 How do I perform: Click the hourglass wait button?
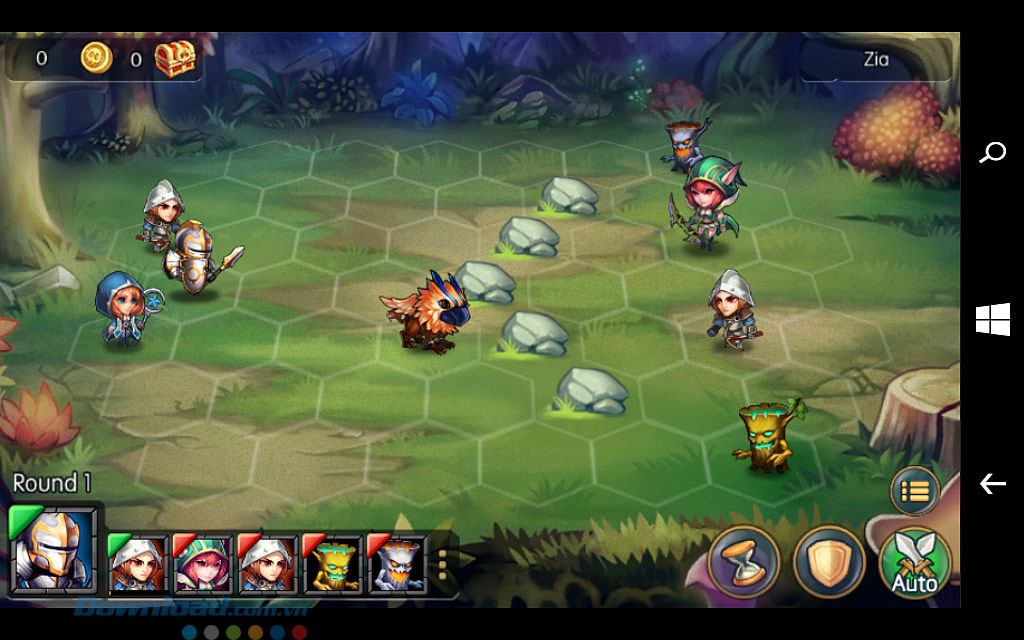click(743, 562)
